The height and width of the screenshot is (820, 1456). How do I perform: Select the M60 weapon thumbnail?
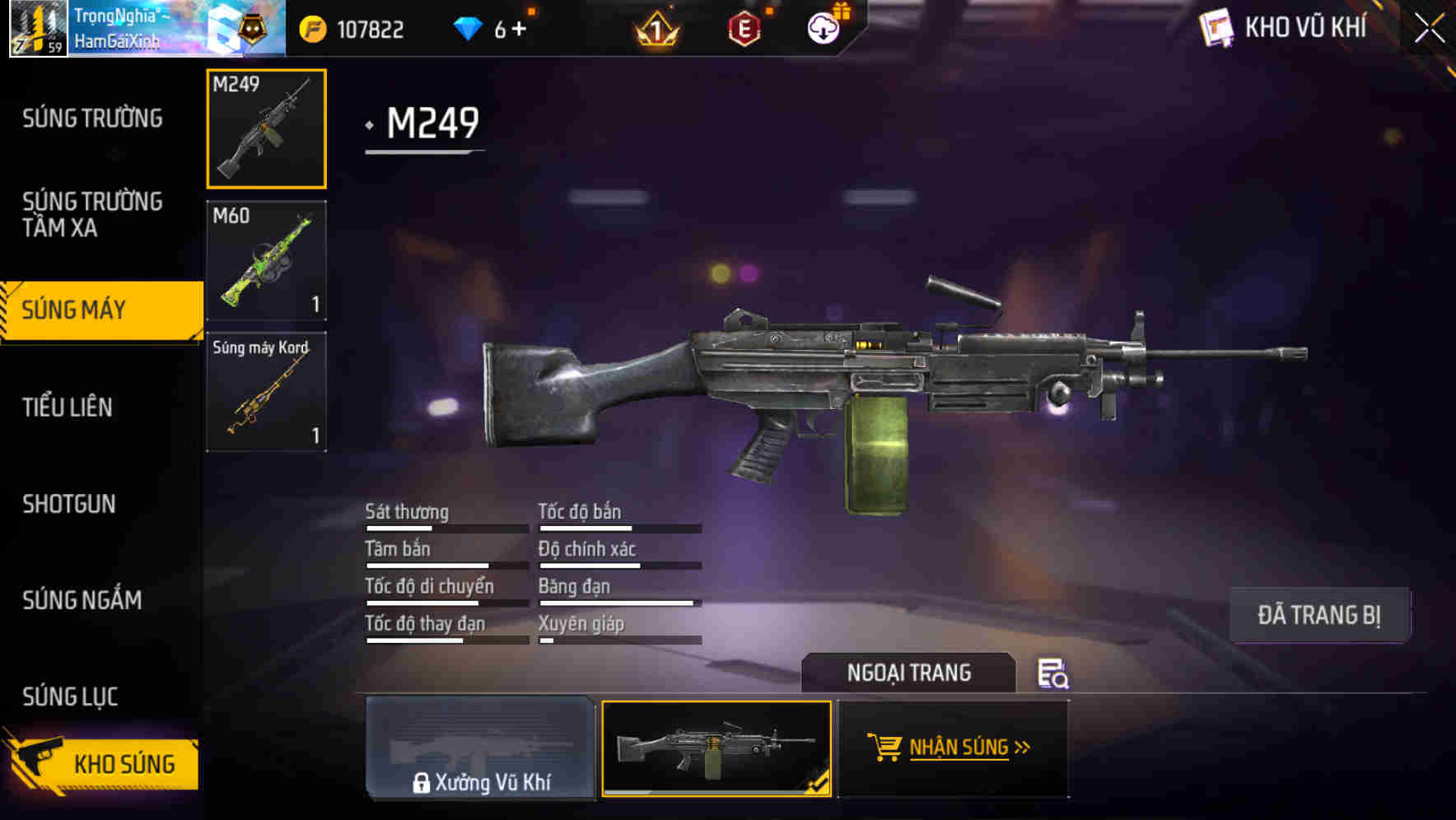pyautogui.click(x=265, y=260)
